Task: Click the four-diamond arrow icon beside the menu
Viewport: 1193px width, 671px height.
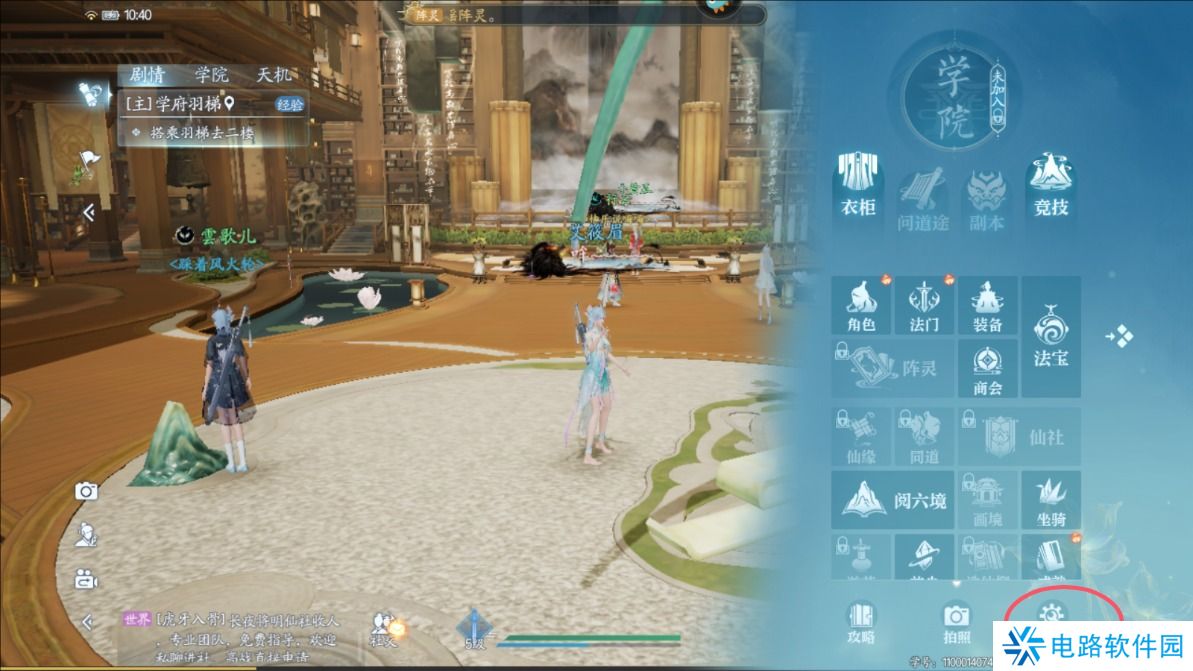Action: point(1120,336)
